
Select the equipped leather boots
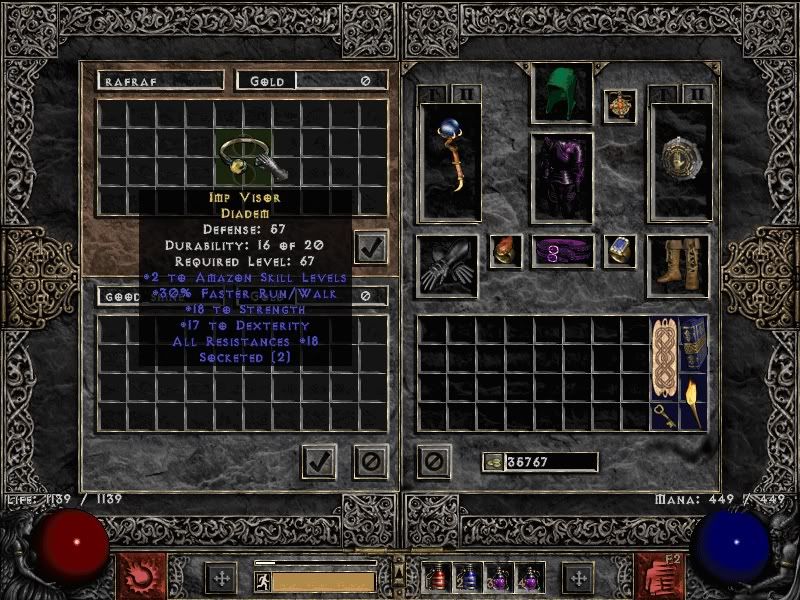tap(678, 265)
